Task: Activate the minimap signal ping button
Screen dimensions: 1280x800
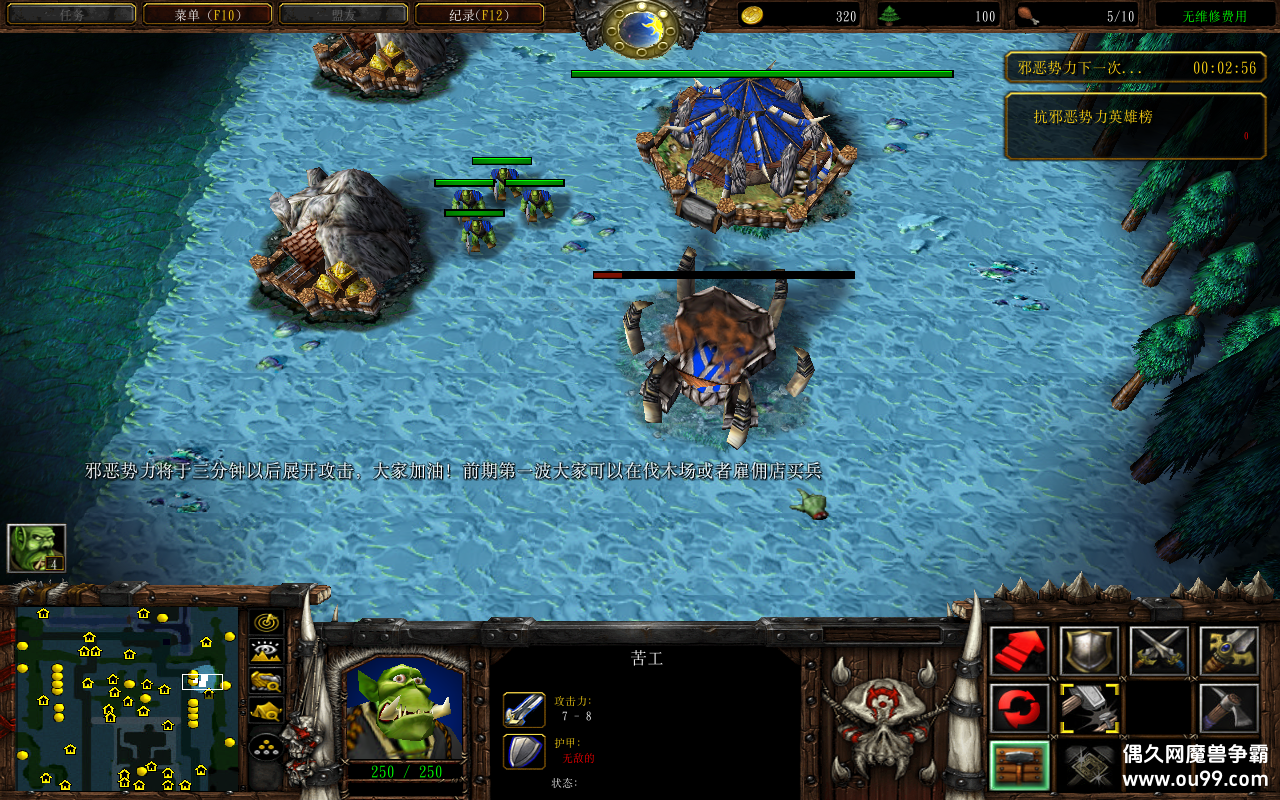Action: [265, 621]
